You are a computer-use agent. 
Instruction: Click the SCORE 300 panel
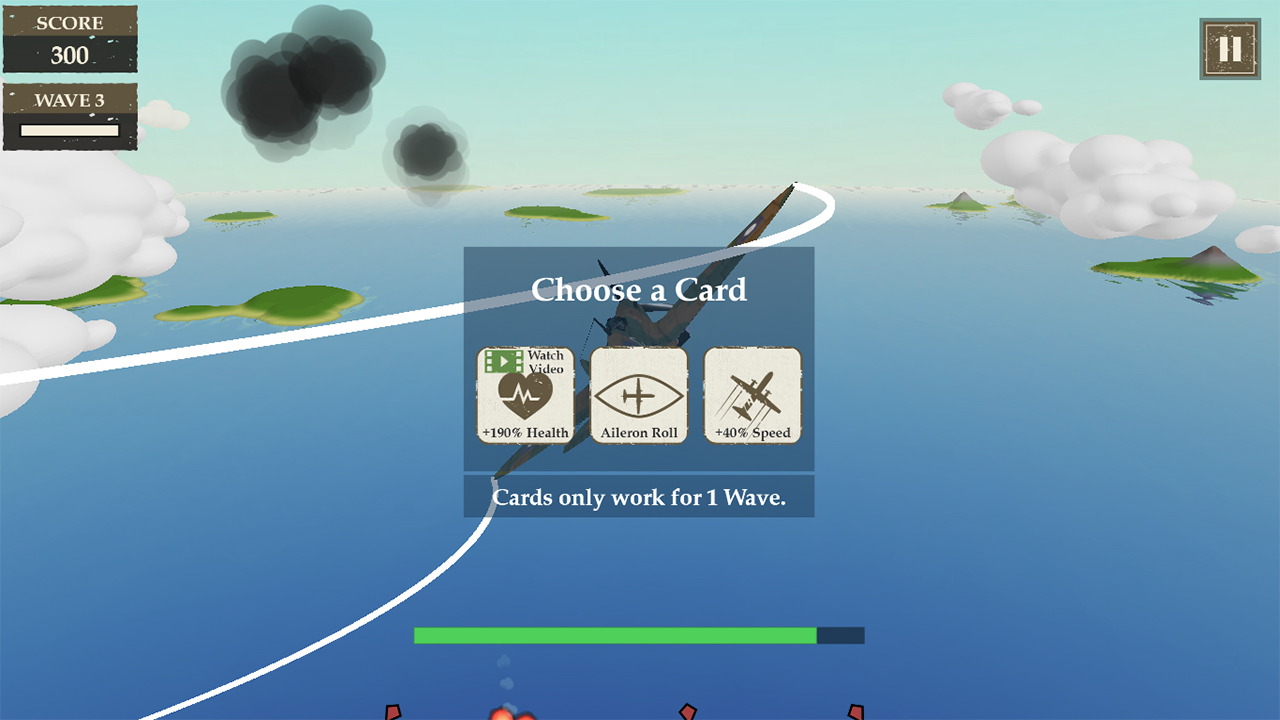coord(70,38)
